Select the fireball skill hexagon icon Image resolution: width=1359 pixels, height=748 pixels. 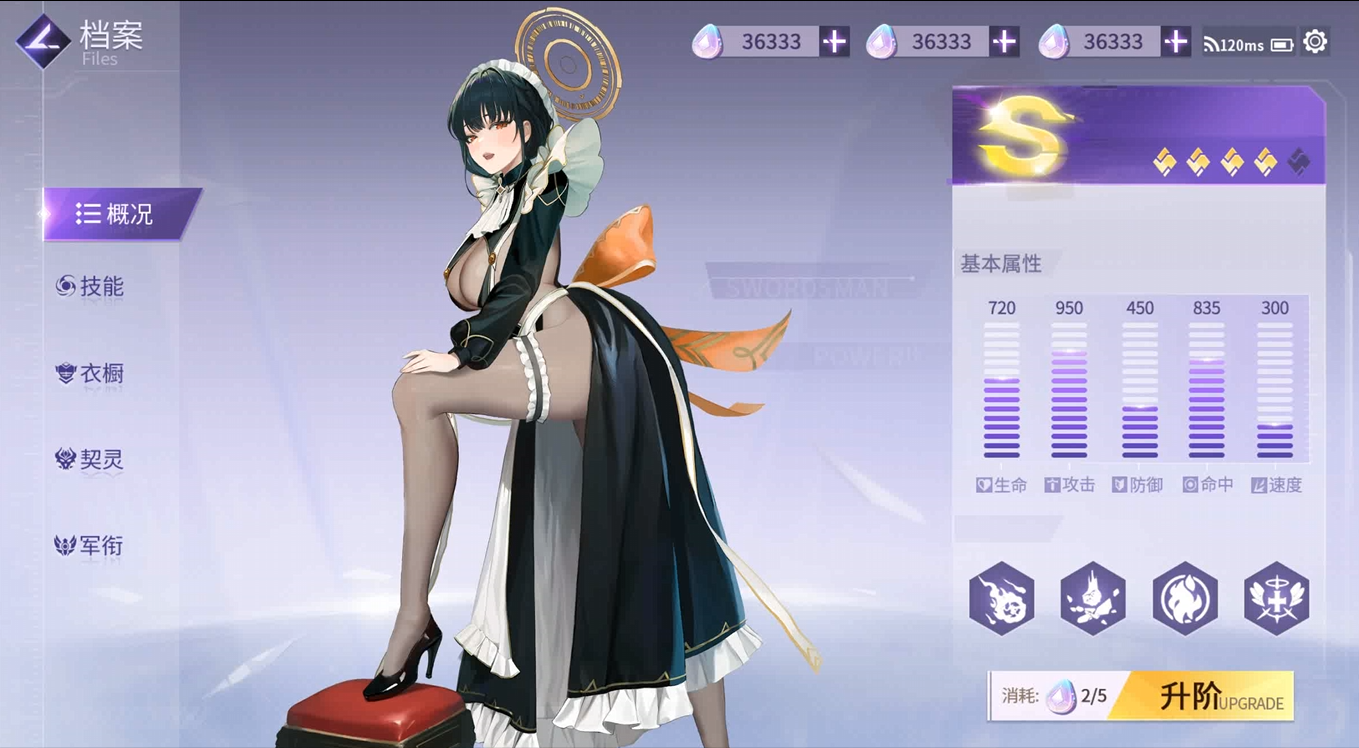click(x=1003, y=598)
